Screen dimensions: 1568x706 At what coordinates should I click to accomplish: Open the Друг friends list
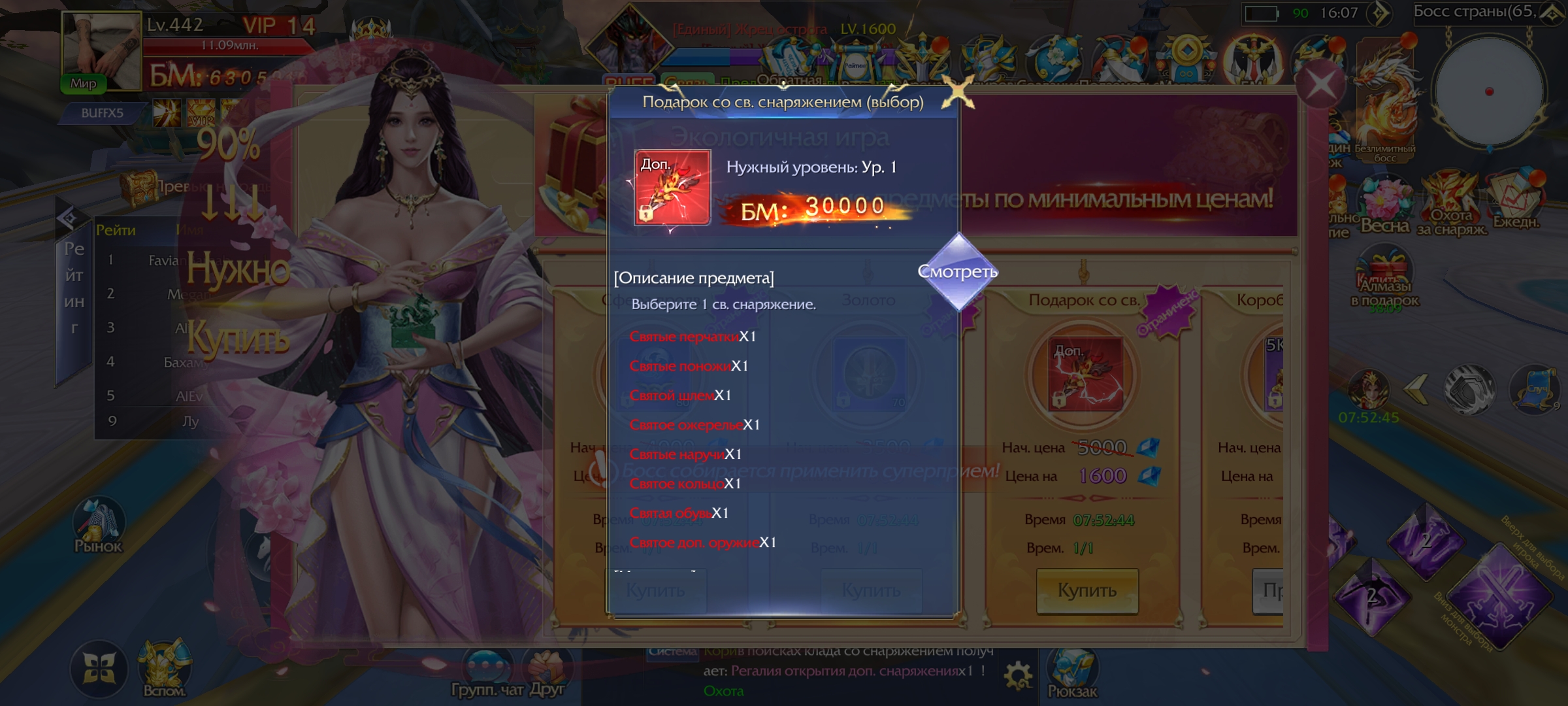click(547, 673)
